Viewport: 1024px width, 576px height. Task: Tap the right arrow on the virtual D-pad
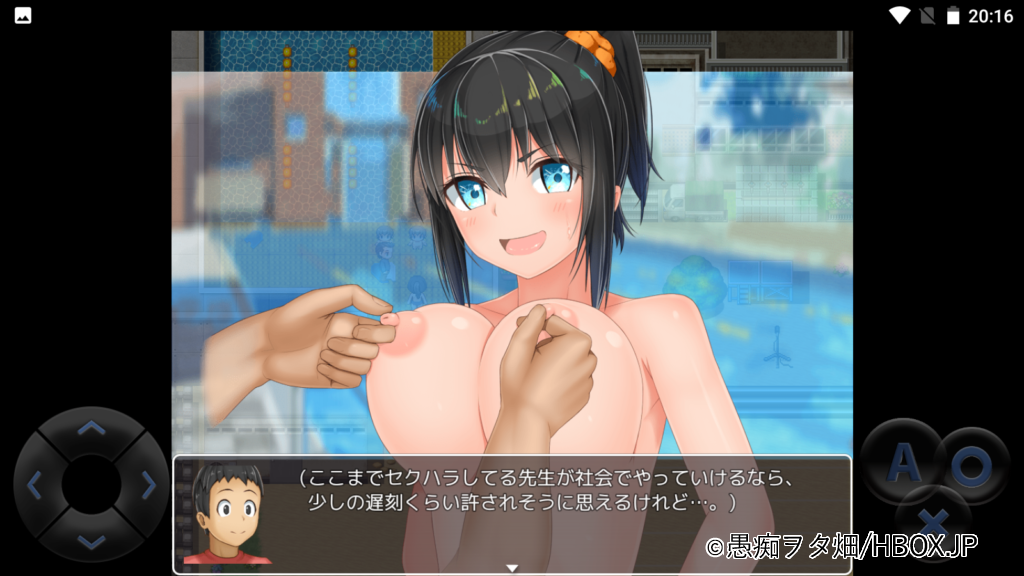[x=149, y=486]
